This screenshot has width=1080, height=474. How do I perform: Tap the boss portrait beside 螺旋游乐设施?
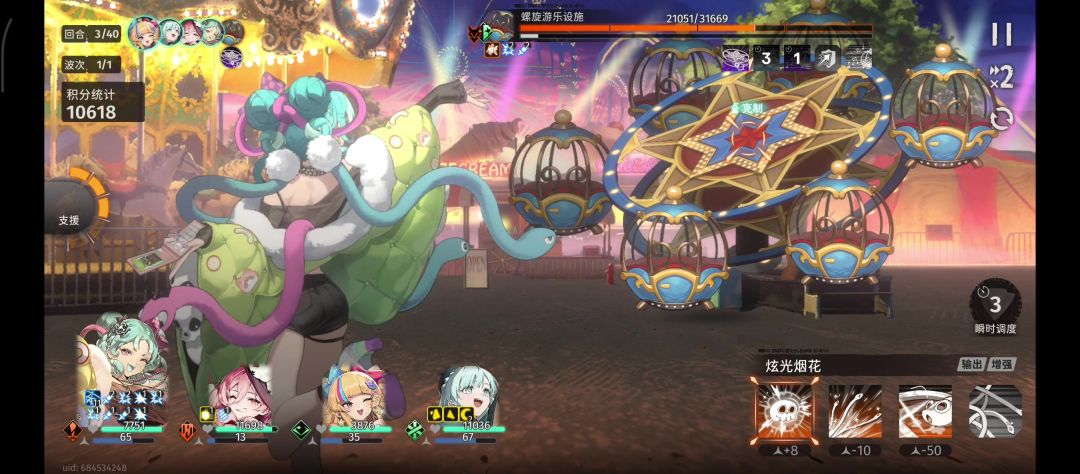501,26
